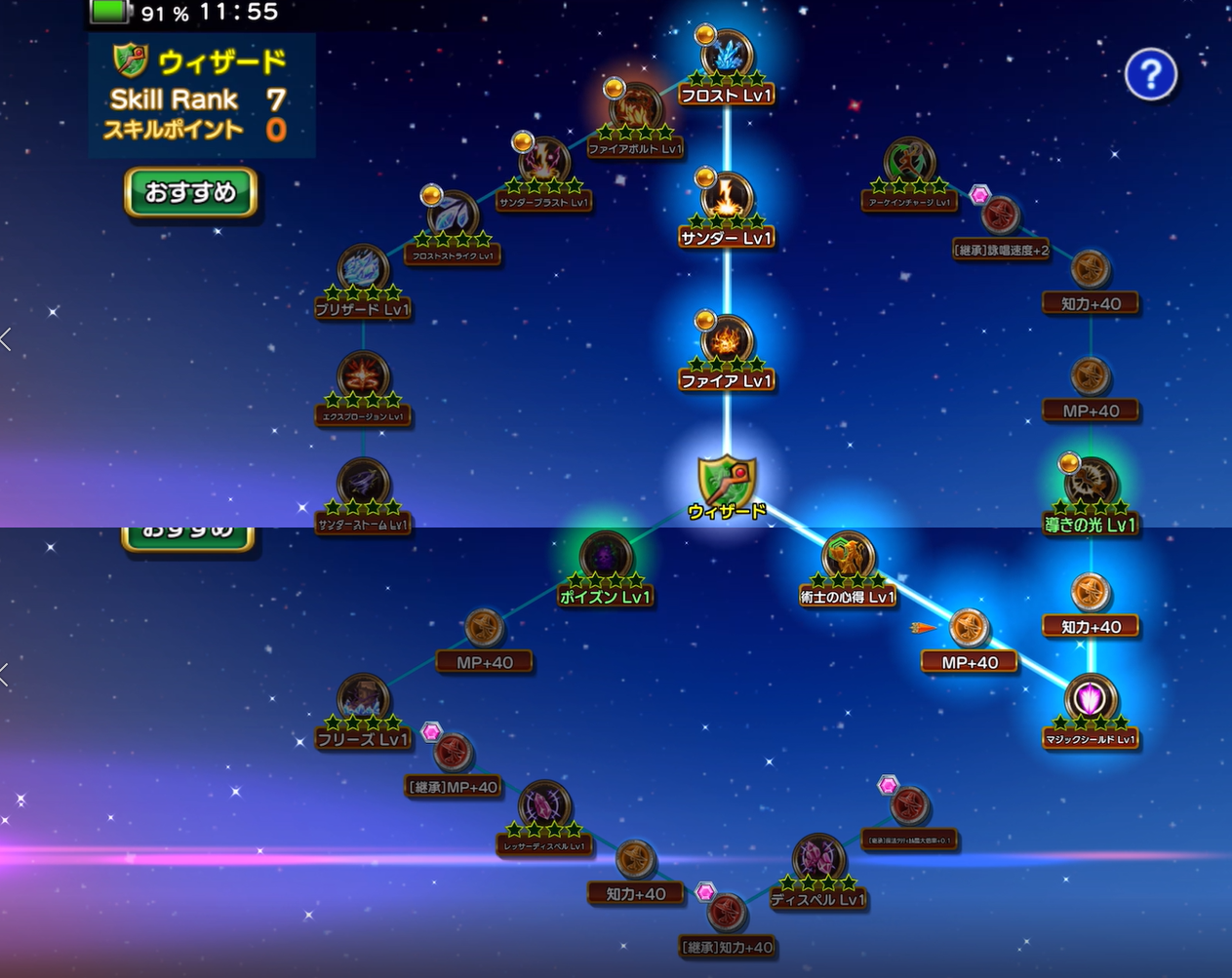Select the フリーズ Lv1 skill node

[x=363, y=699]
